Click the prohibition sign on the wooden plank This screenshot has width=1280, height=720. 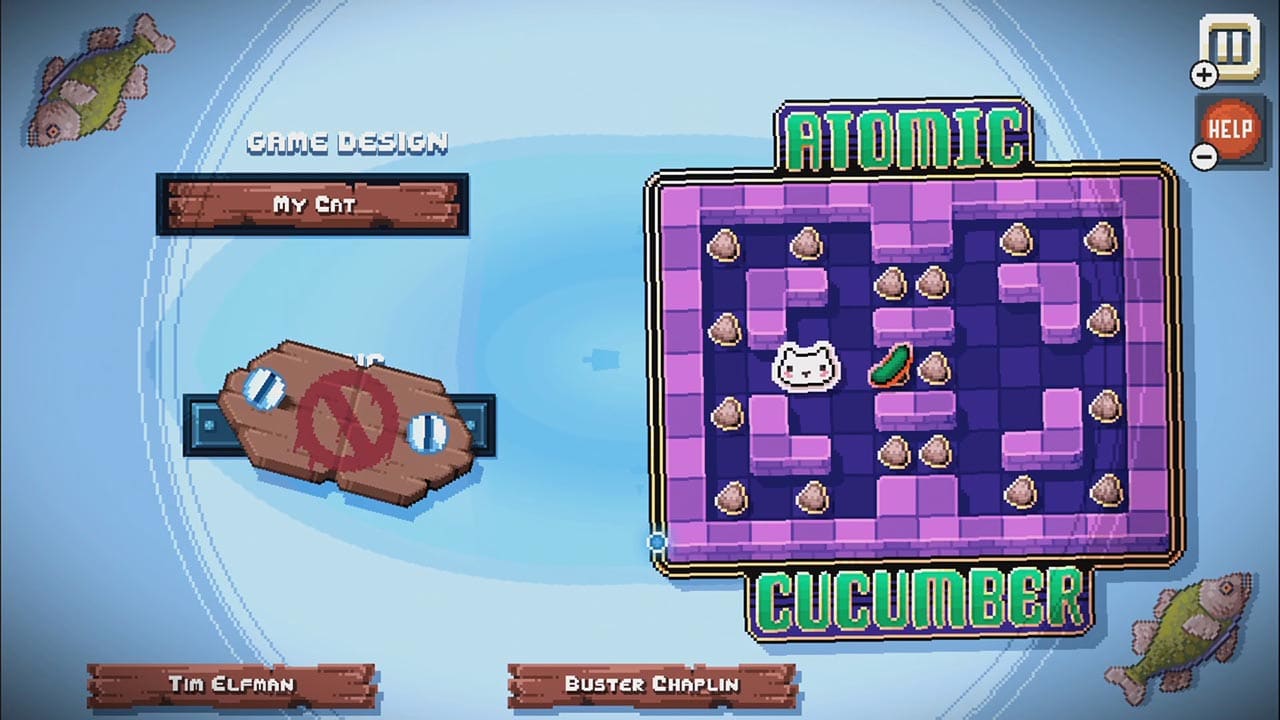pyautogui.click(x=348, y=420)
